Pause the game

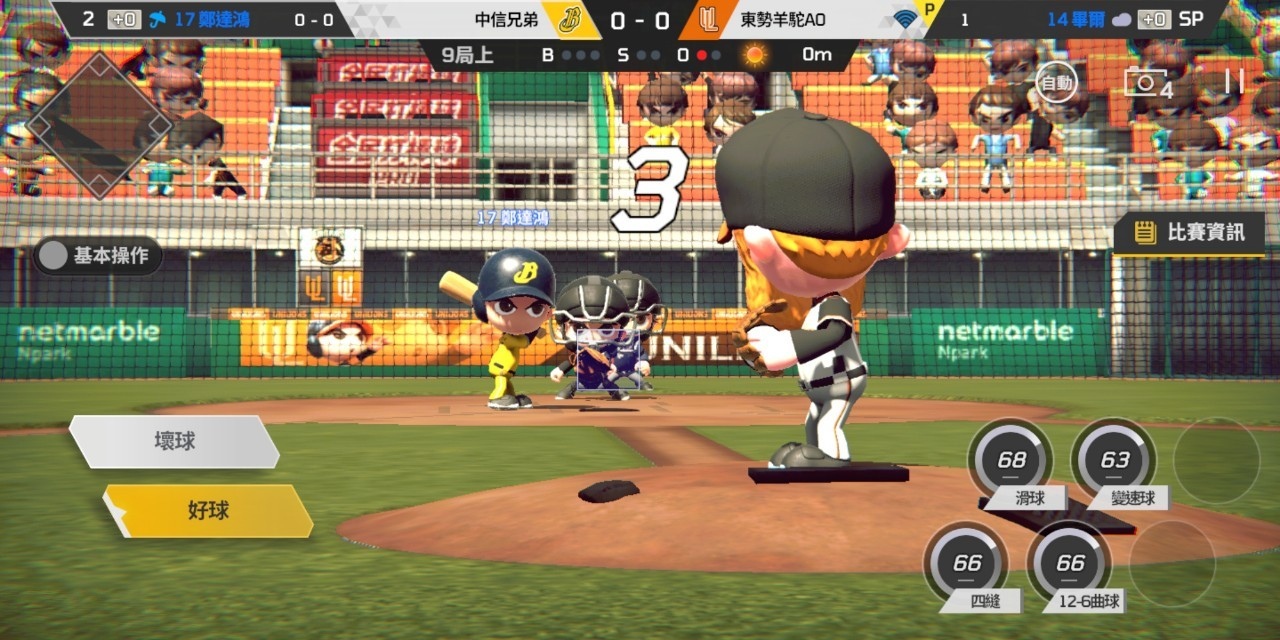[x=1234, y=82]
